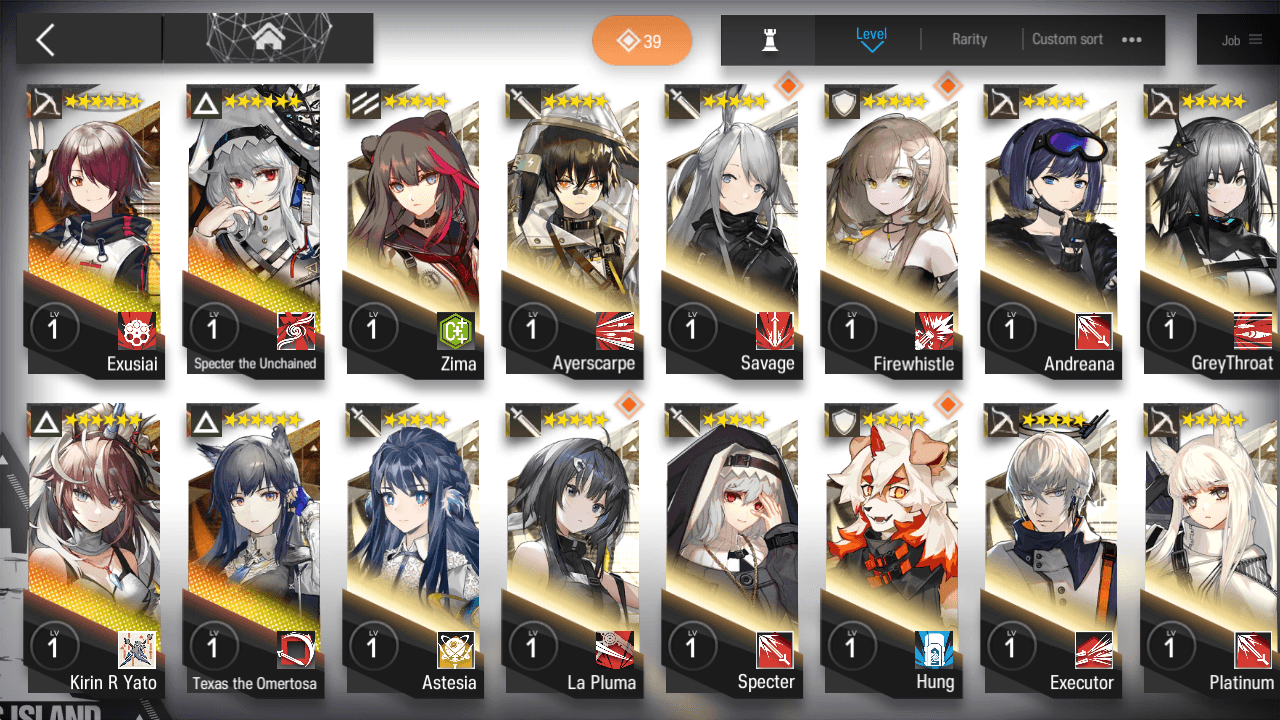
Task: Select the La Pluma operator card
Action: pos(572,550)
